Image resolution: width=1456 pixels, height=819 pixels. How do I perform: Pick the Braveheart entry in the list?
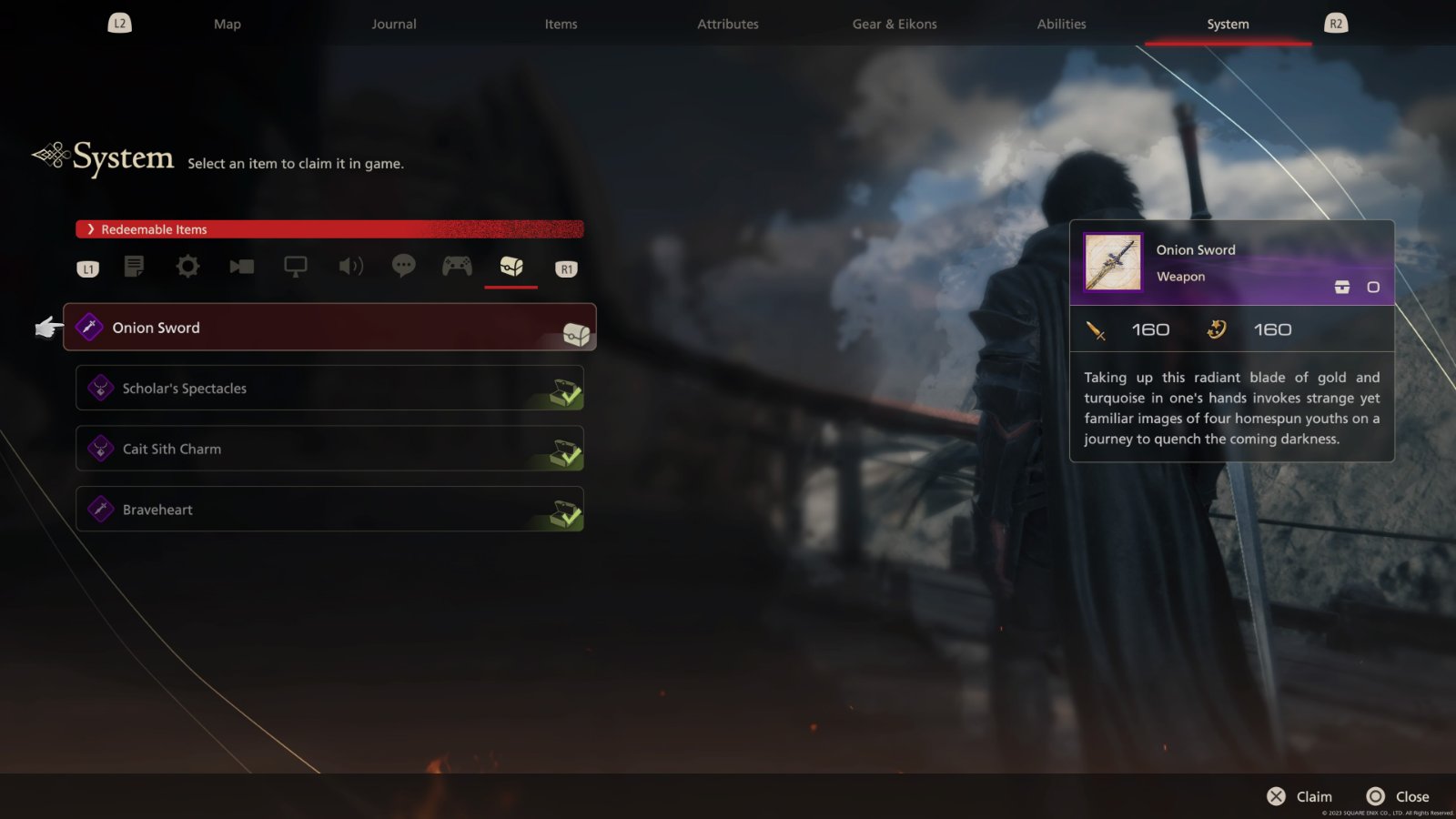pos(329,510)
